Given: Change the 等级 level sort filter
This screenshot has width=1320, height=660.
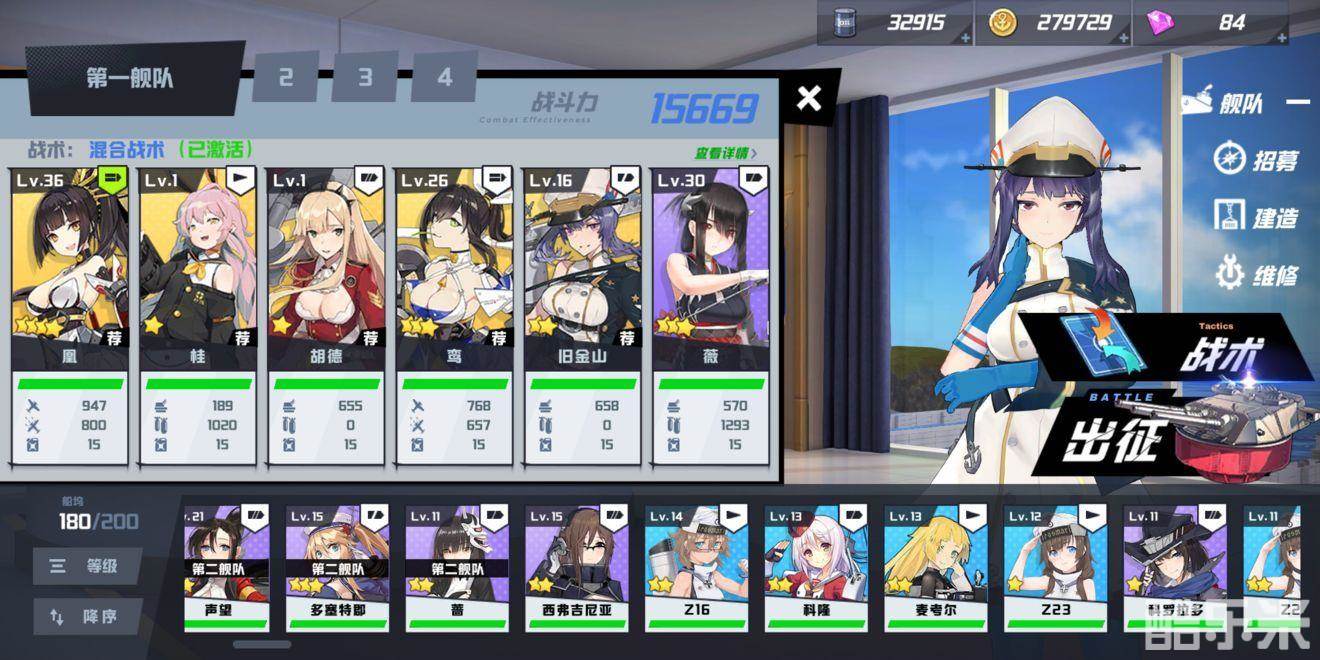Looking at the screenshot, I should [x=88, y=566].
